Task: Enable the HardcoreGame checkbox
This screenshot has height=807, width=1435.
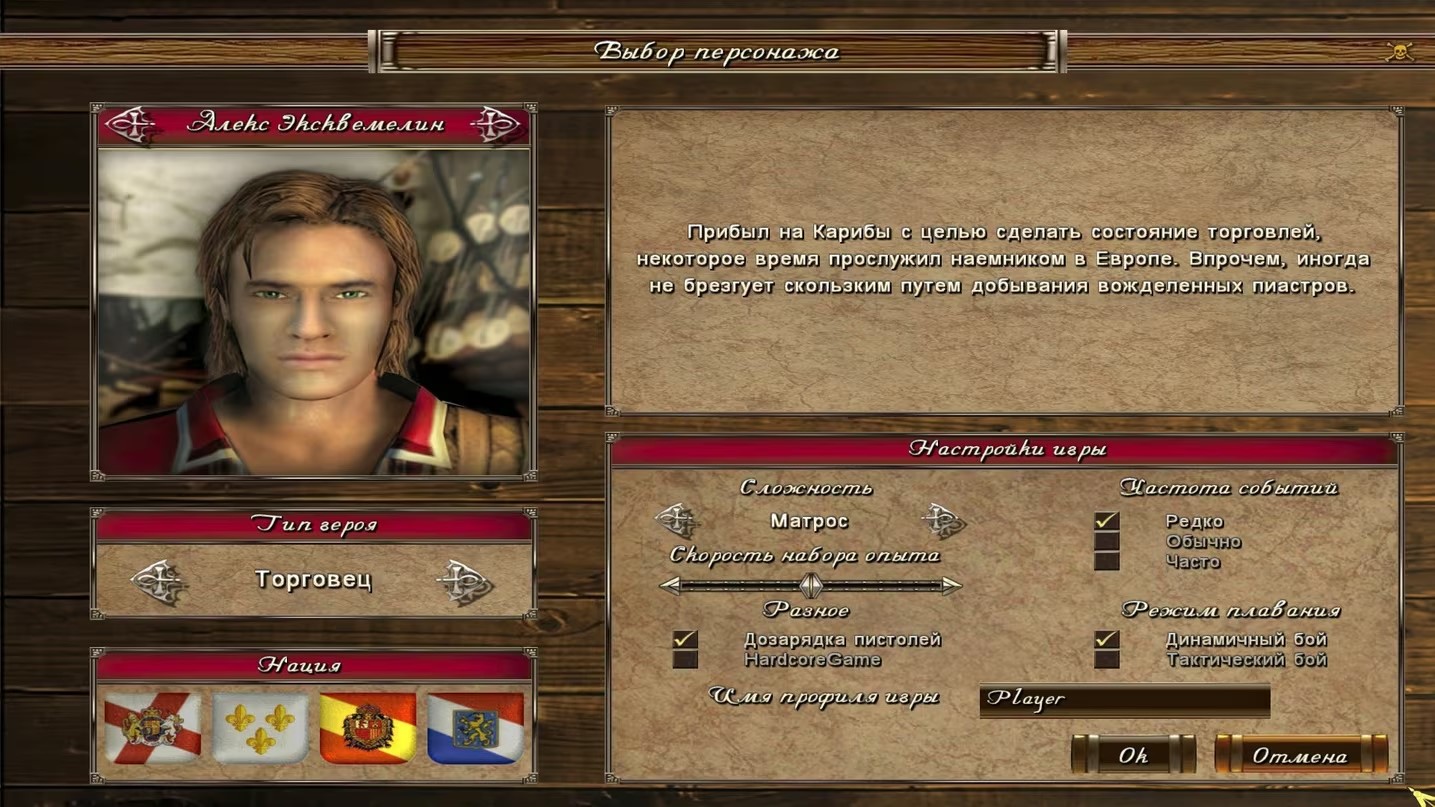Action: pyautogui.click(x=685, y=660)
